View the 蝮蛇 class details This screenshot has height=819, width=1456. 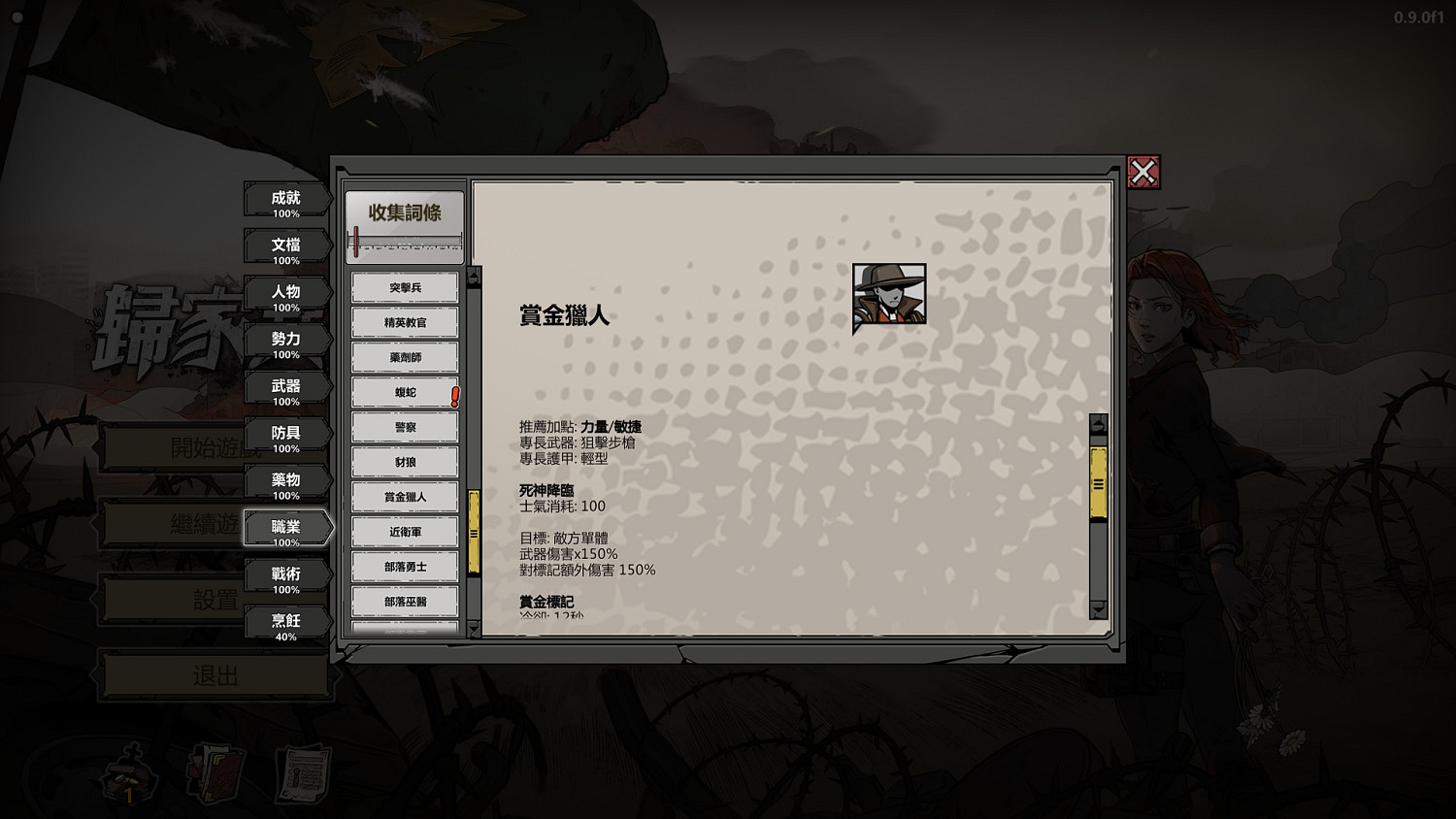[x=405, y=392]
